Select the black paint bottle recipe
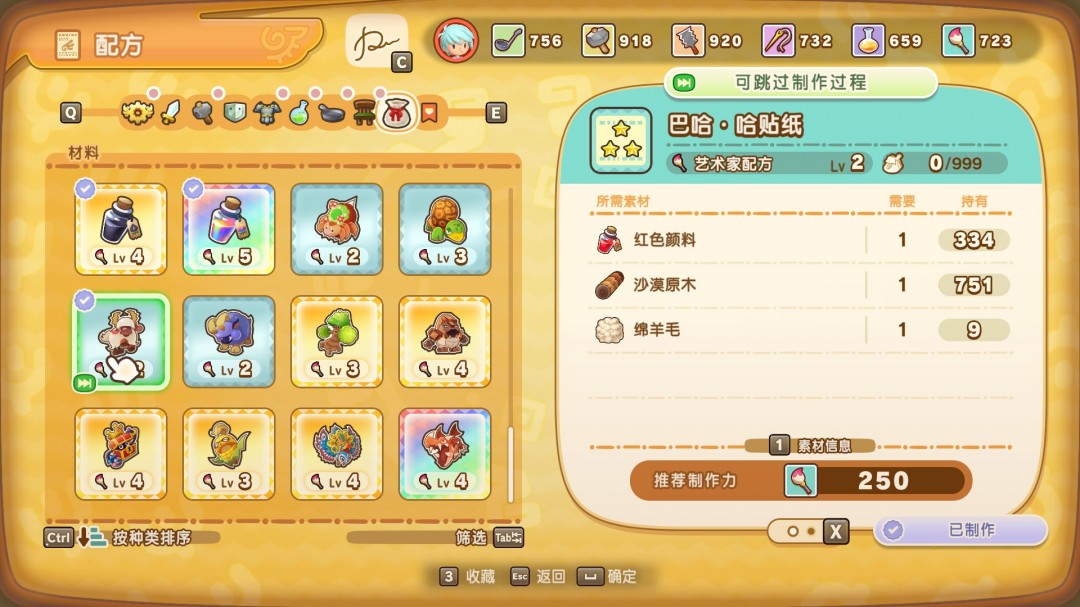Image resolution: width=1080 pixels, height=607 pixels. click(121, 229)
